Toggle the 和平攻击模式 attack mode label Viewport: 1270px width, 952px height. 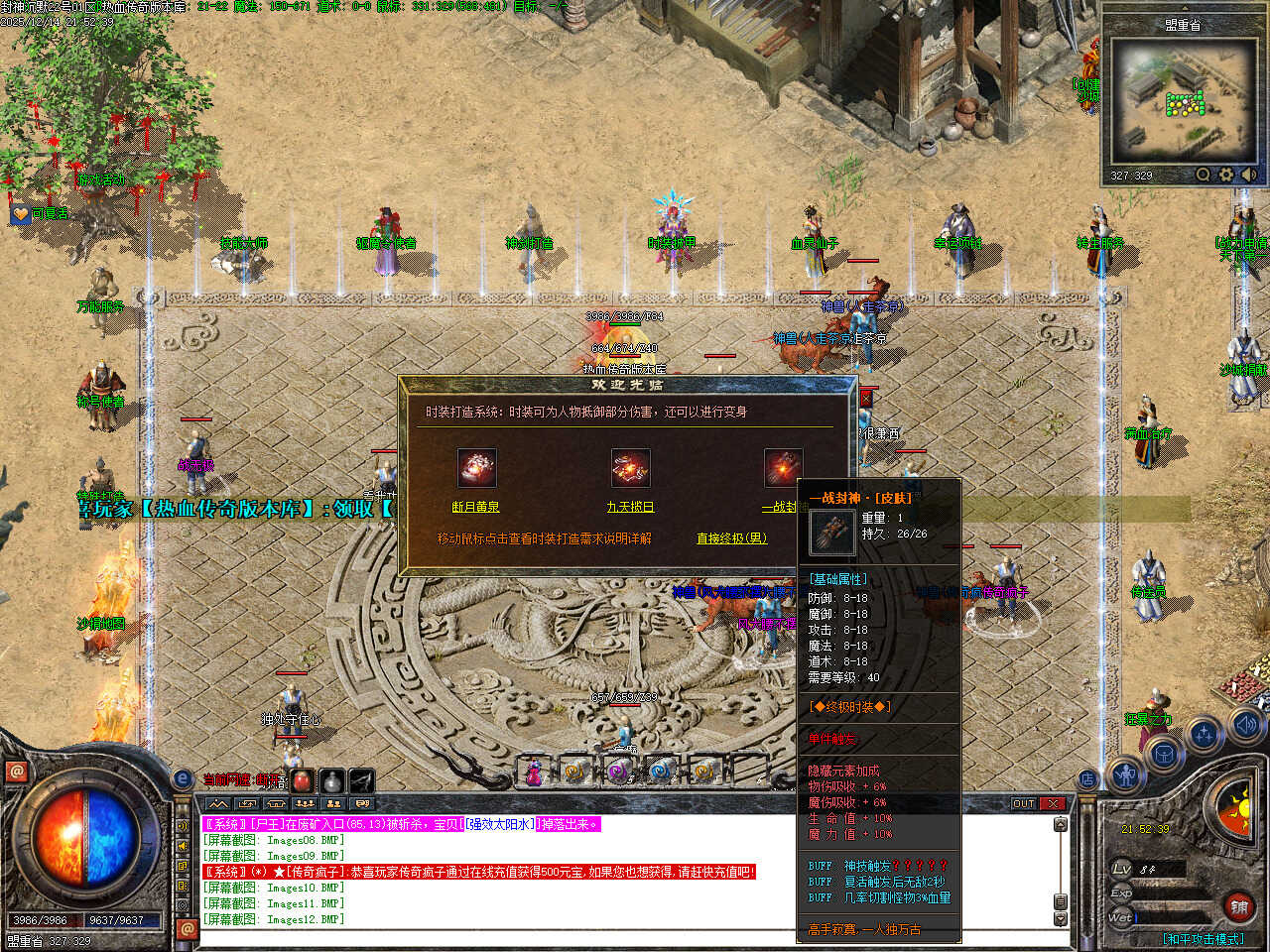1203,938
